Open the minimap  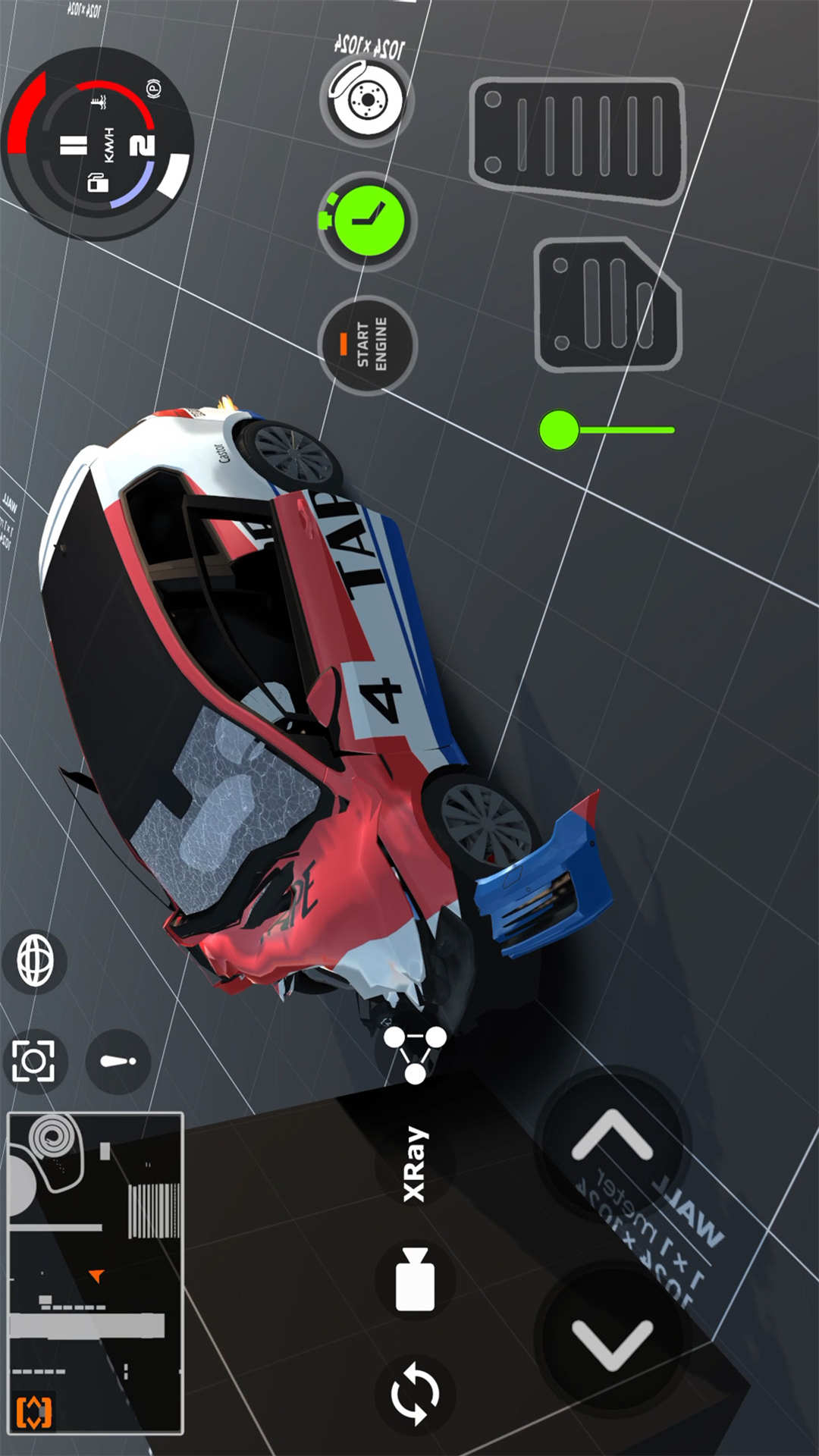96,1272
